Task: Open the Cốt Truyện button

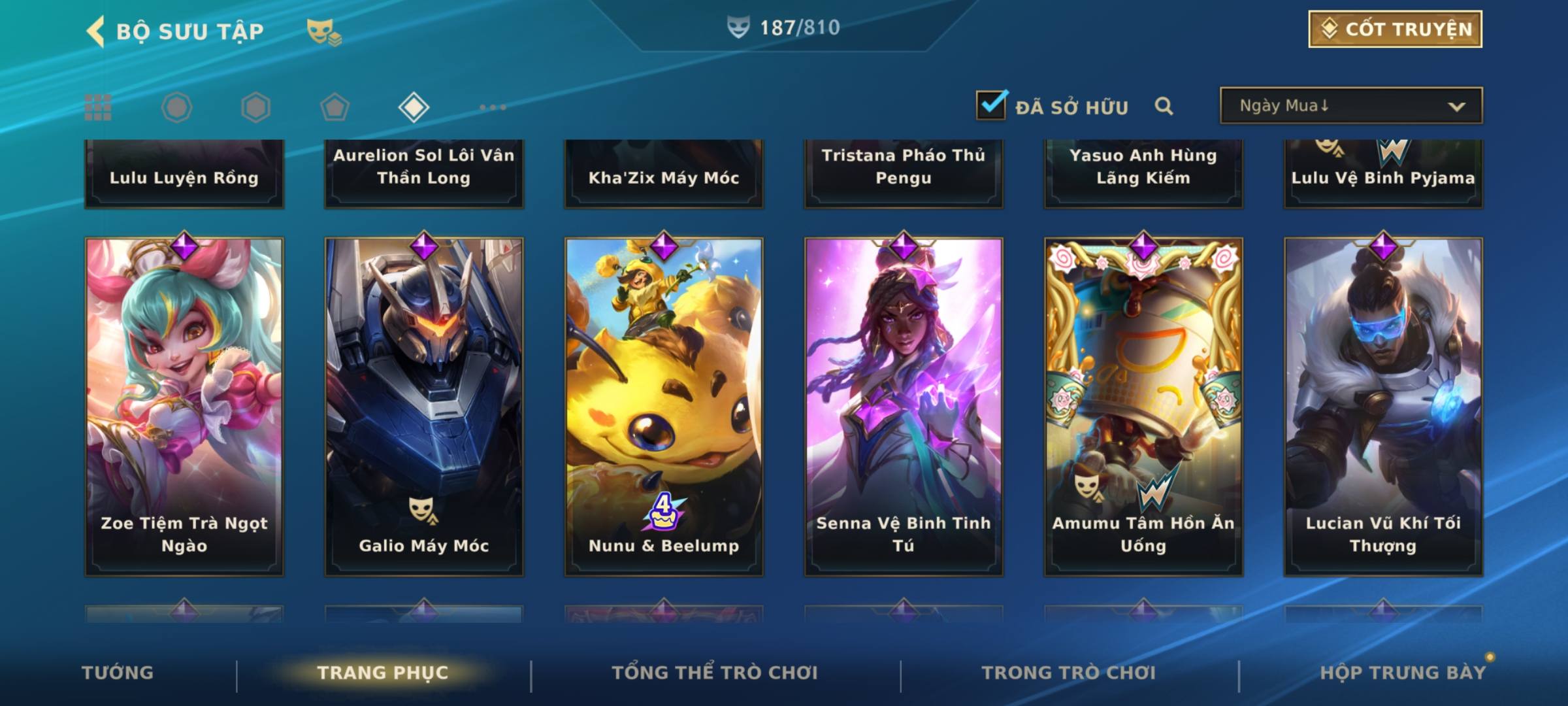Action: coord(1395,29)
